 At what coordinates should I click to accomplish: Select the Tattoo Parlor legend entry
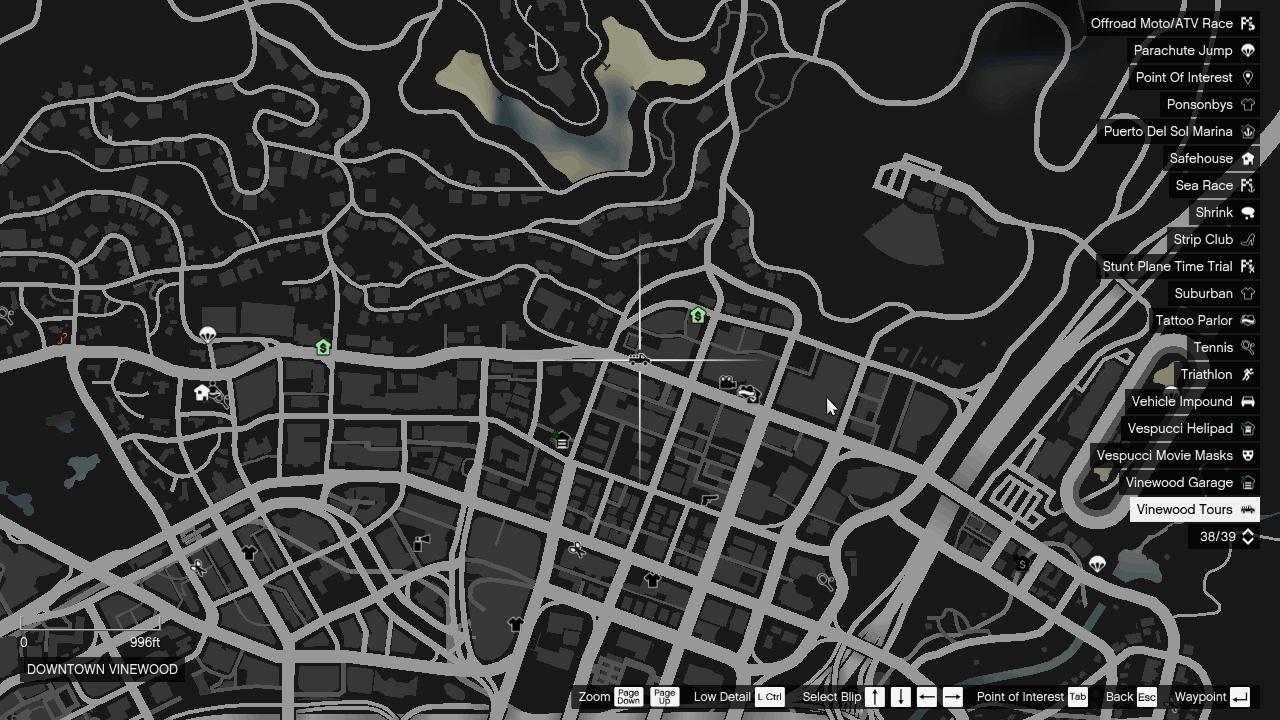[1194, 320]
